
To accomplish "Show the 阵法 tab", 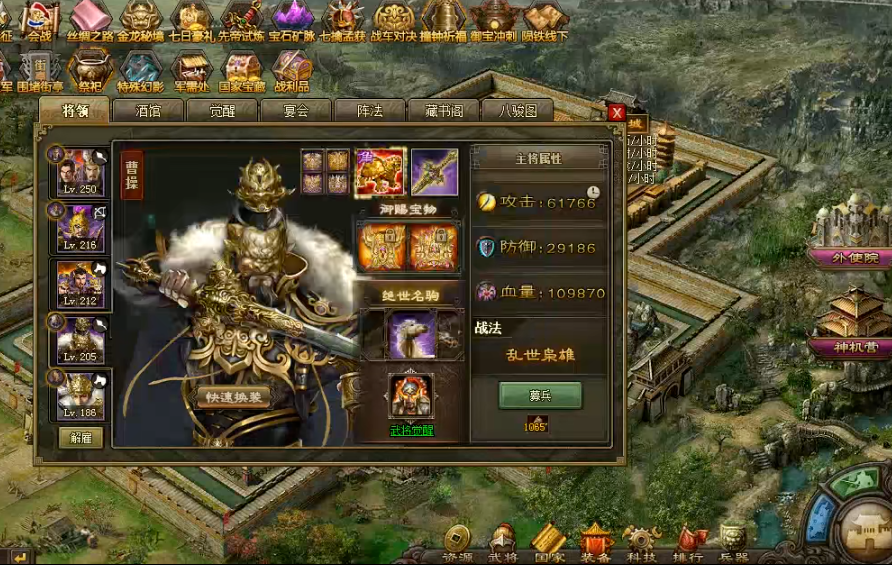I will click(370, 111).
